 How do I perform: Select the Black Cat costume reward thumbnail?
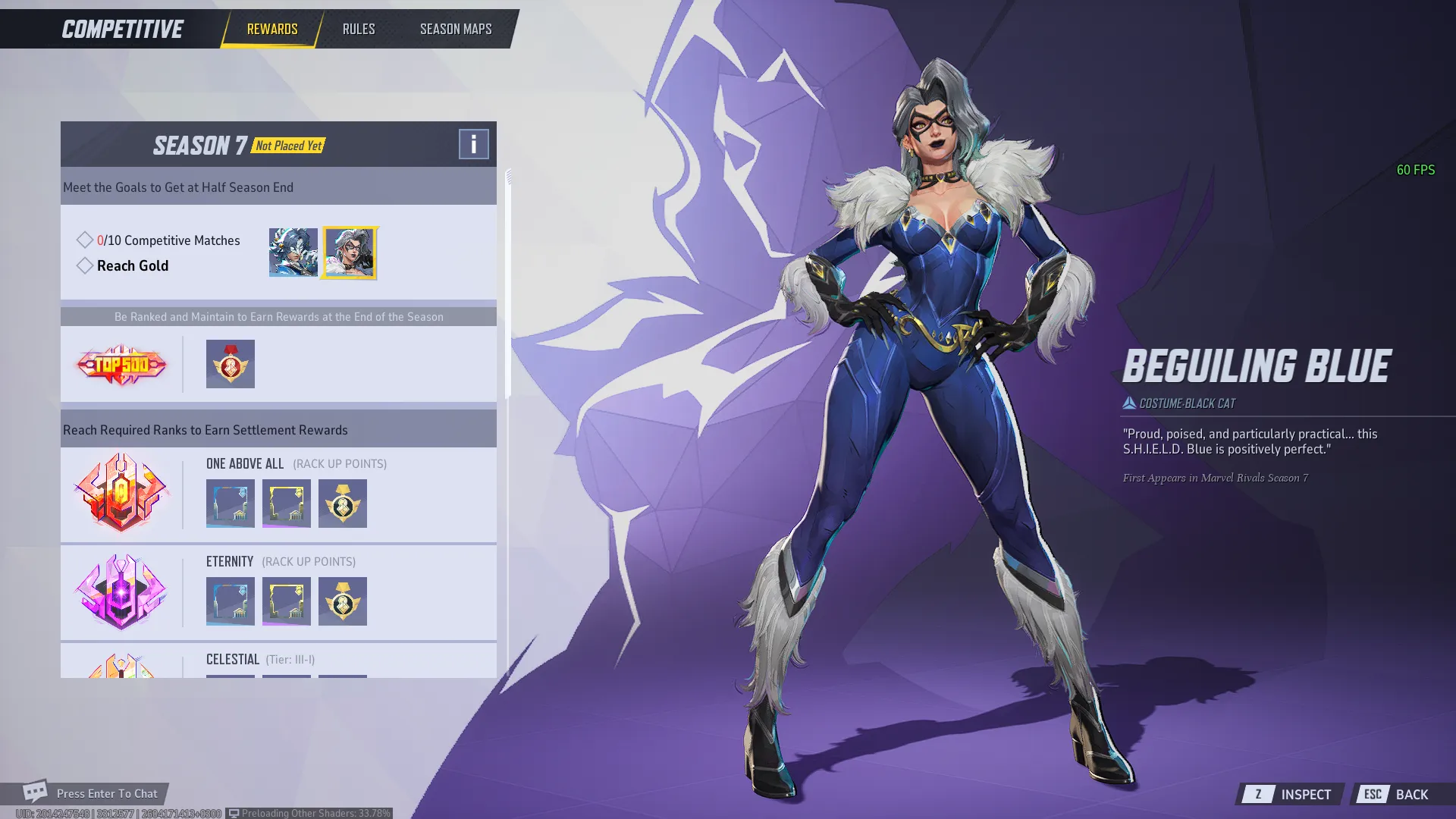[x=349, y=253]
